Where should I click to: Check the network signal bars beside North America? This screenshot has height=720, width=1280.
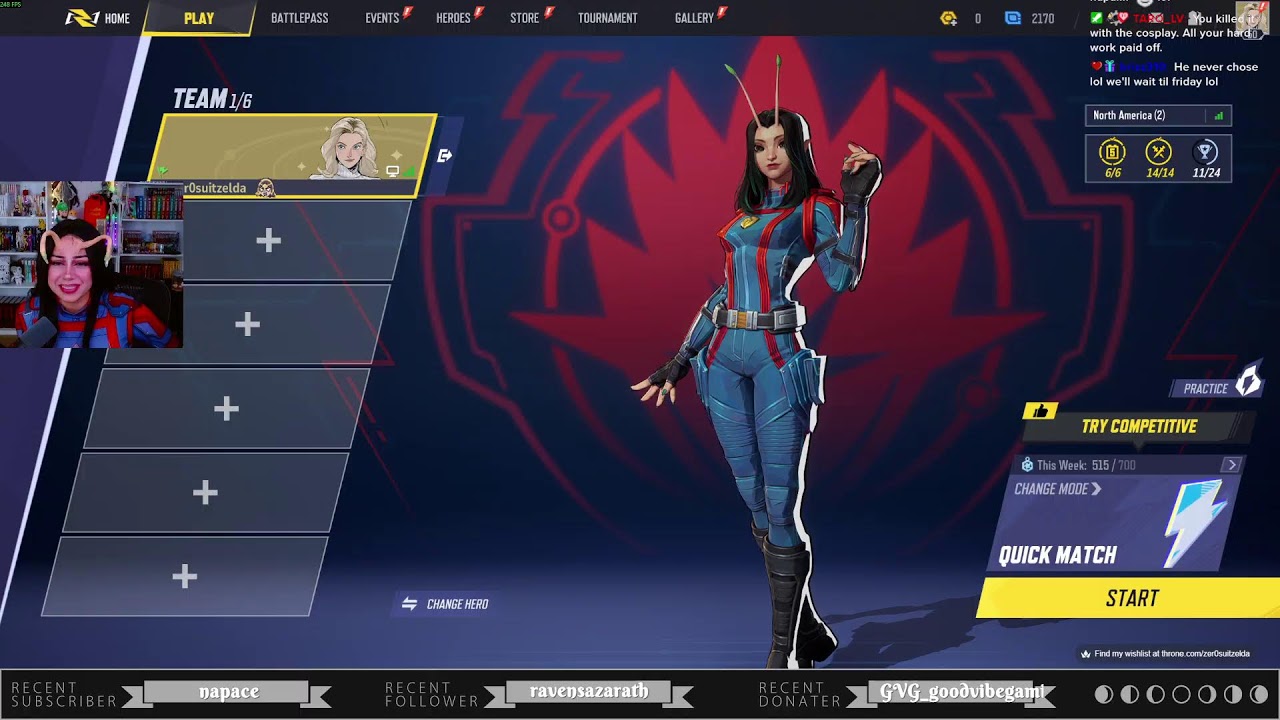click(1221, 115)
